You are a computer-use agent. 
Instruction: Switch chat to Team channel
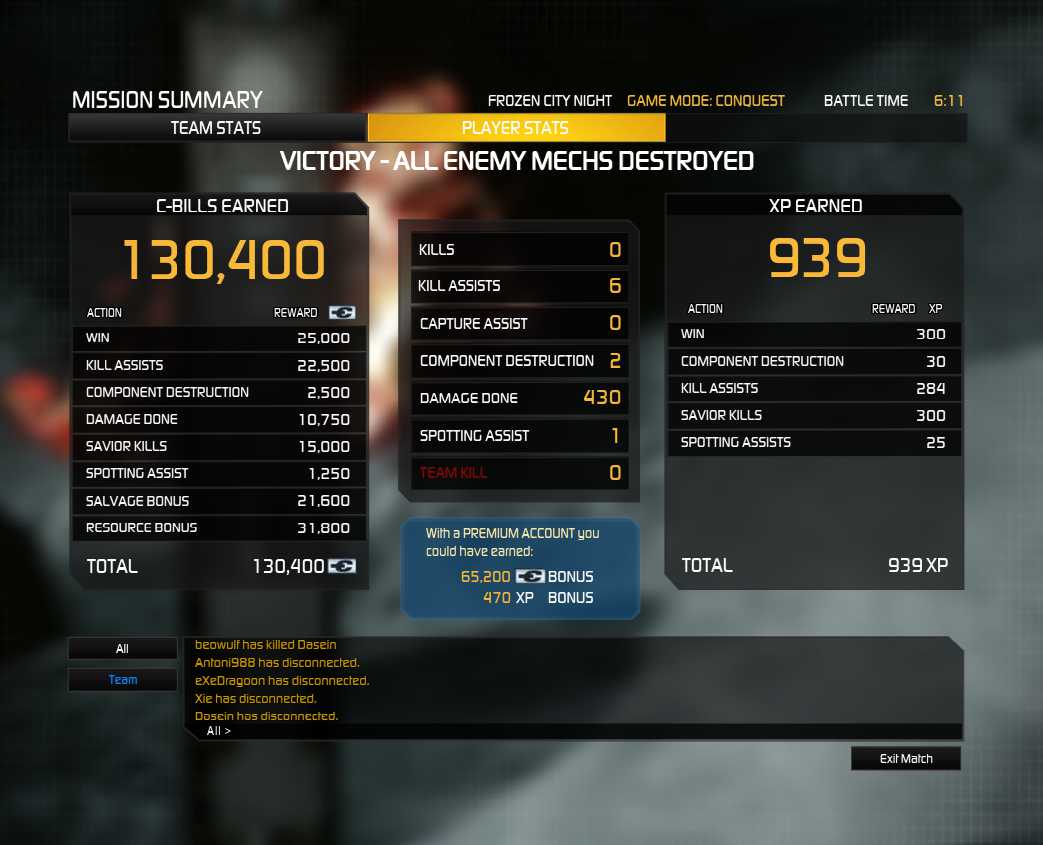[122, 680]
